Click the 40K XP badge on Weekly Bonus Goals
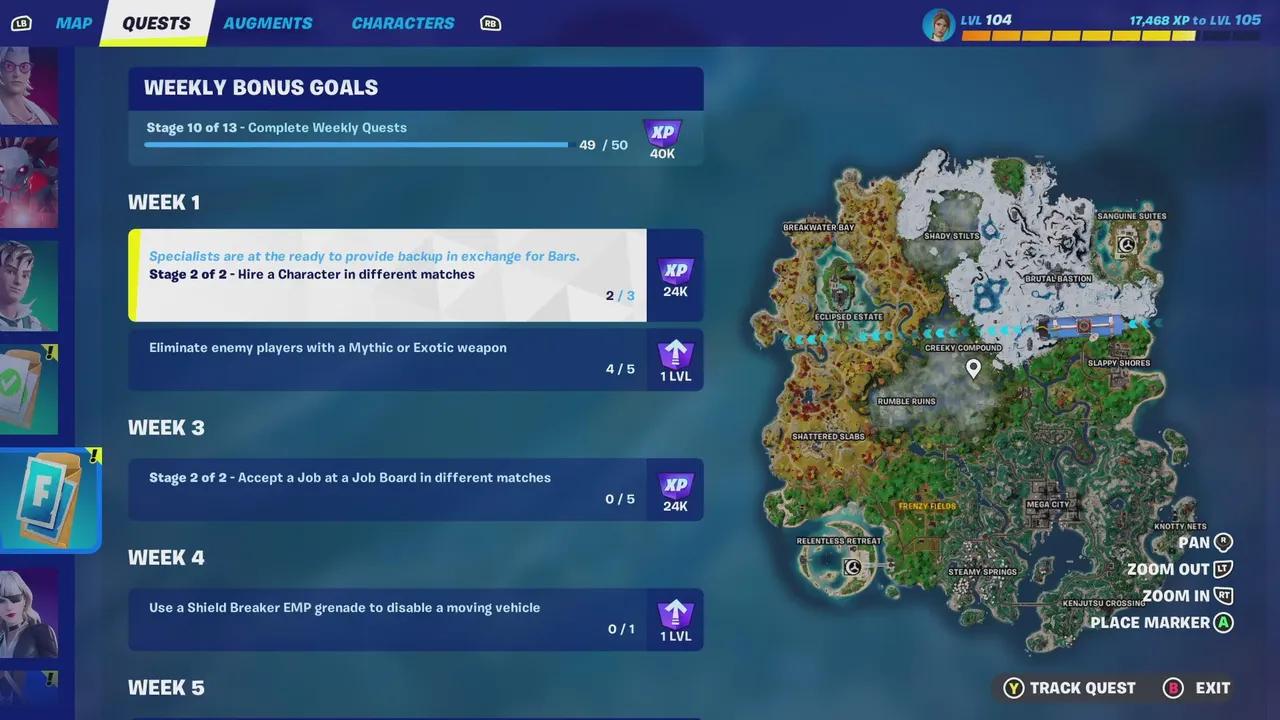1280x720 pixels. [x=662, y=140]
